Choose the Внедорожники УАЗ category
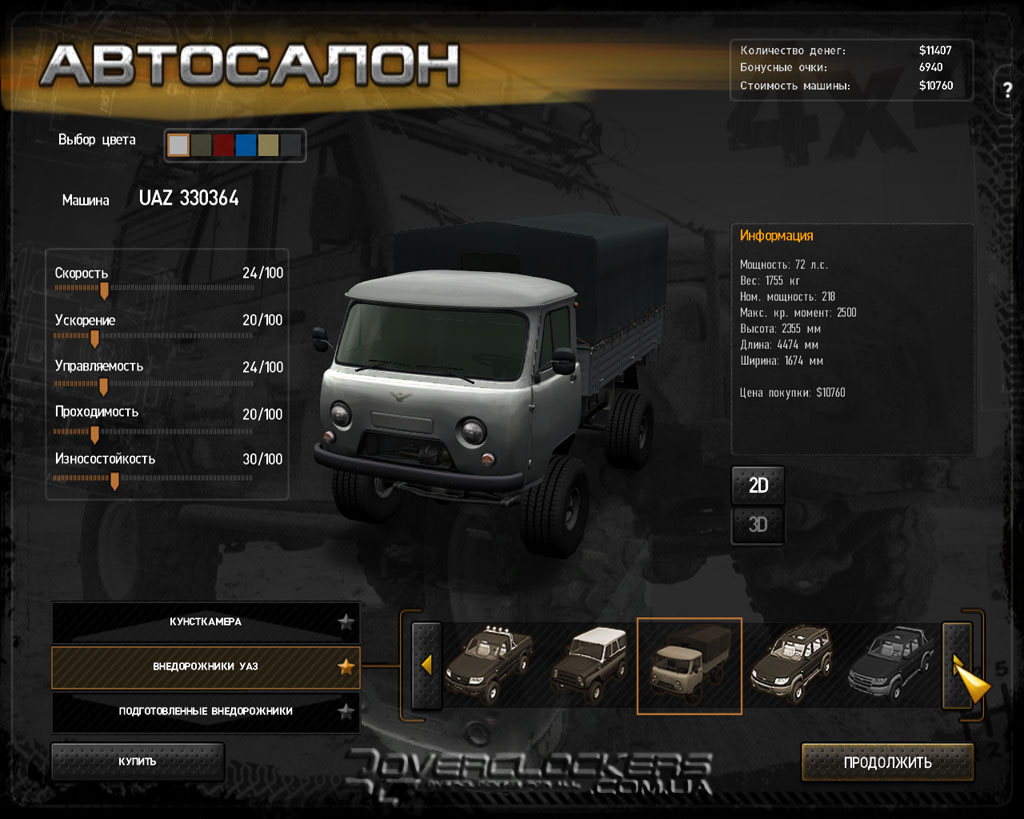 pyautogui.click(x=205, y=666)
